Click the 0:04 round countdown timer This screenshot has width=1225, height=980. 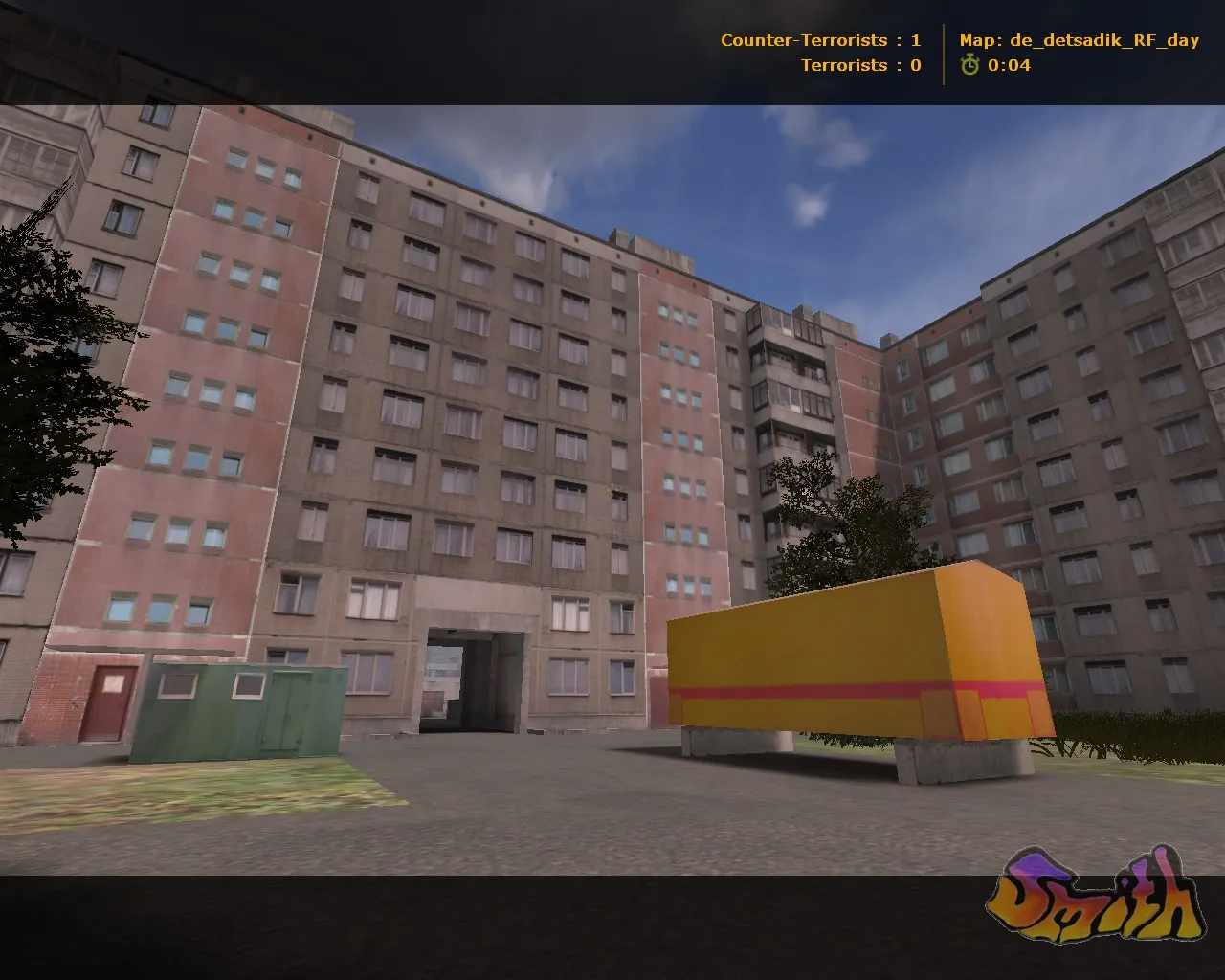point(1010,66)
